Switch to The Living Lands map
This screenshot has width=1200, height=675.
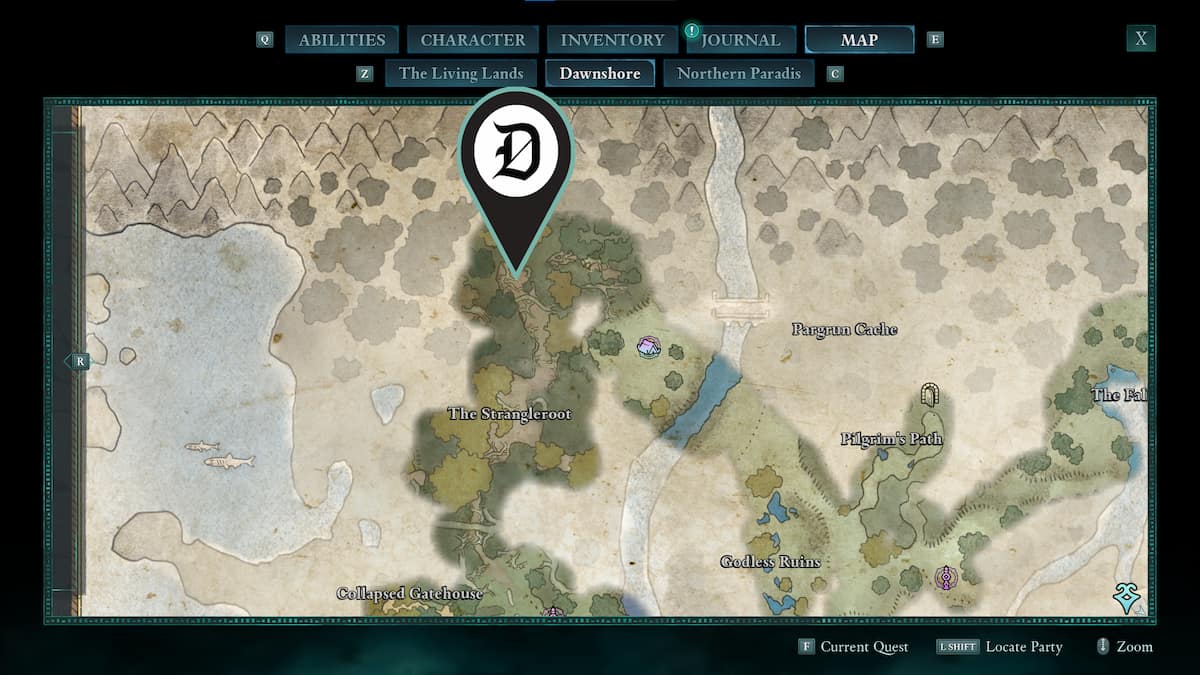click(x=461, y=73)
